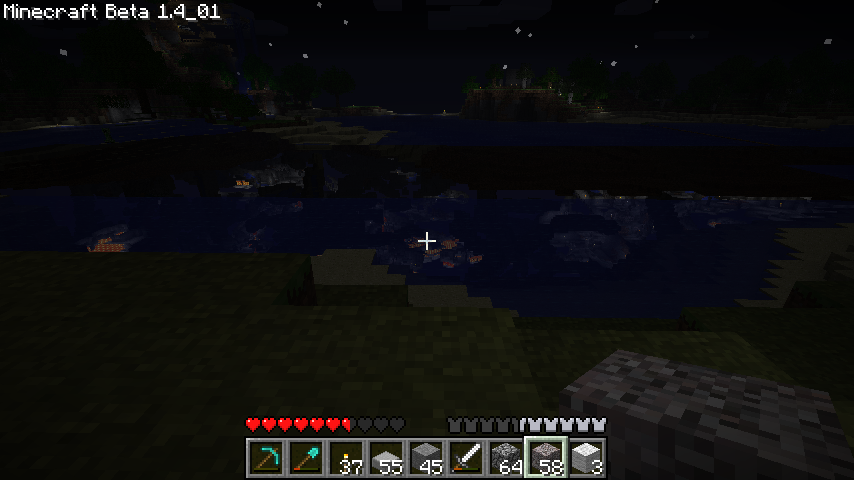Choose the torch stack of 37

[x=347, y=459]
